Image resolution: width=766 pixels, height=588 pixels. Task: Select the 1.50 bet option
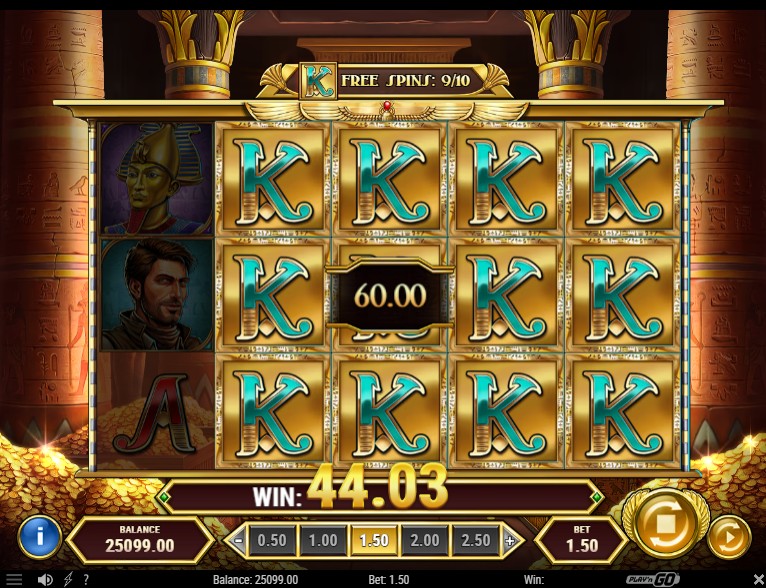[374, 540]
